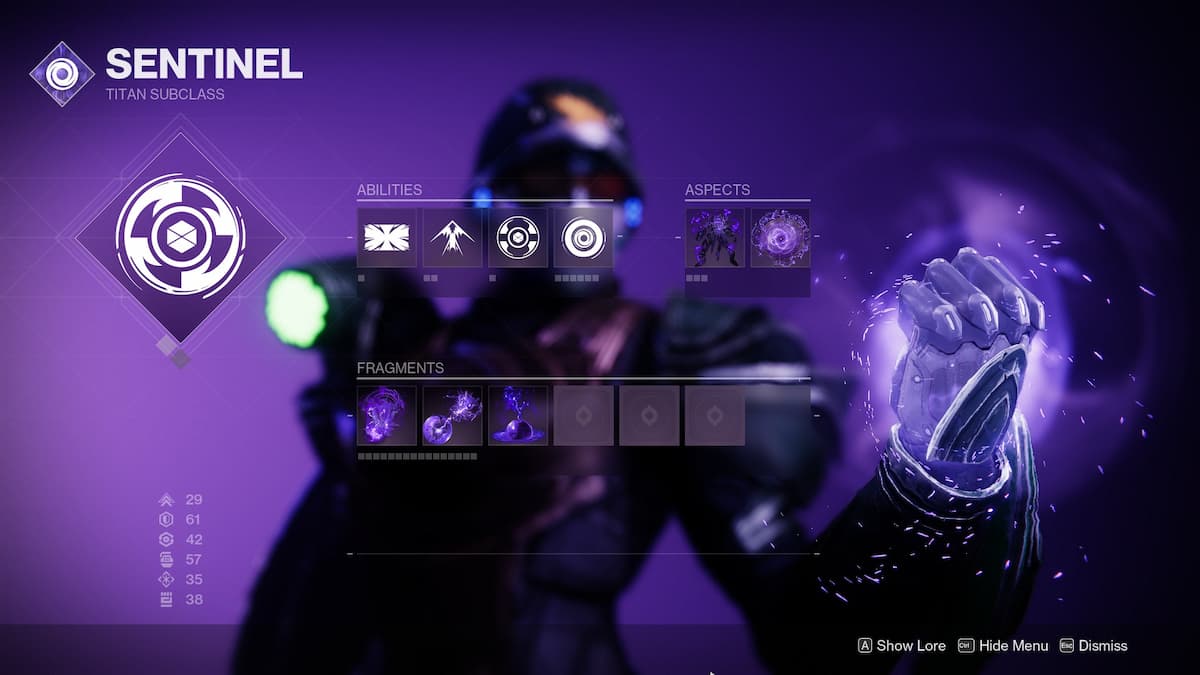Select the Sentinel super ability diamond
The width and height of the screenshot is (1200, 675).
point(180,236)
